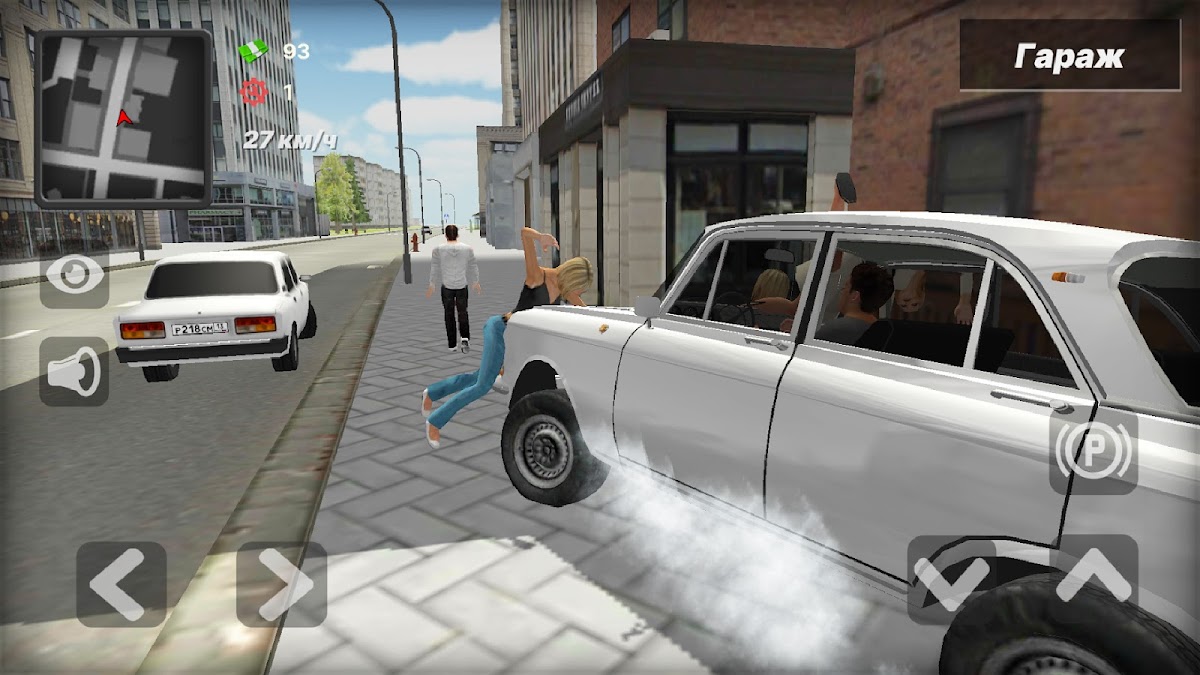1200x675 pixels.
Task: Accelerate with the up arrow pedal
Action: [x=1093, y=579]
